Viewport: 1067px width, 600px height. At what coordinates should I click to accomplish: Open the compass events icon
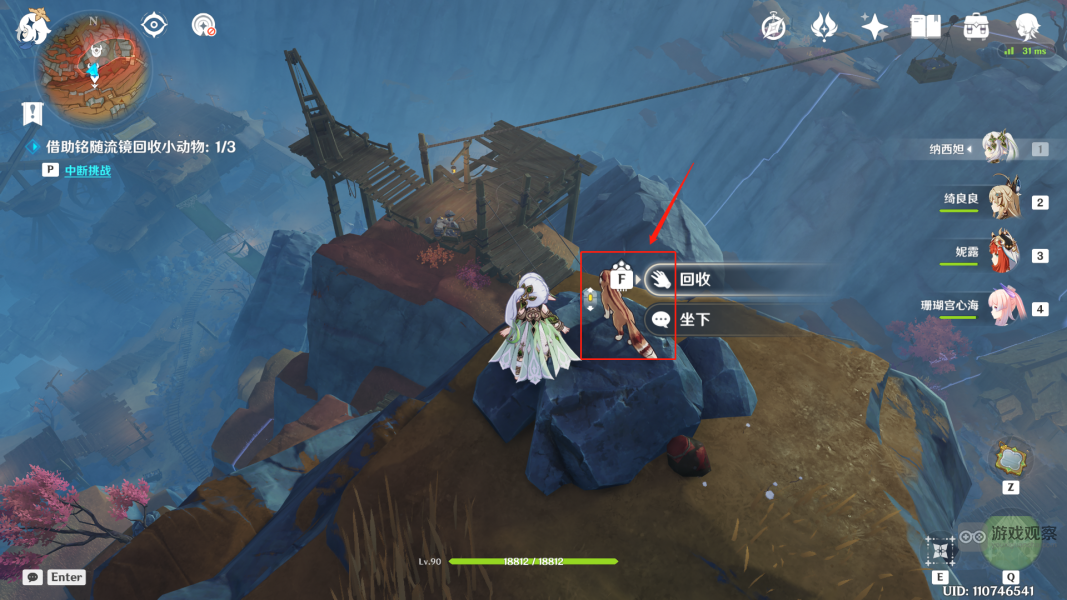pos(773,27)
